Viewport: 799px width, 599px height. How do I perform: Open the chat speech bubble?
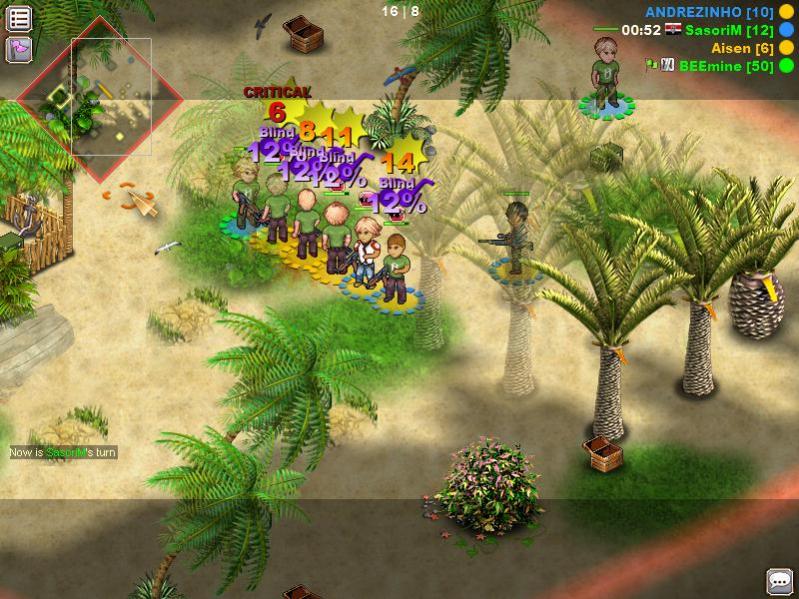click(x=779, y=581)
